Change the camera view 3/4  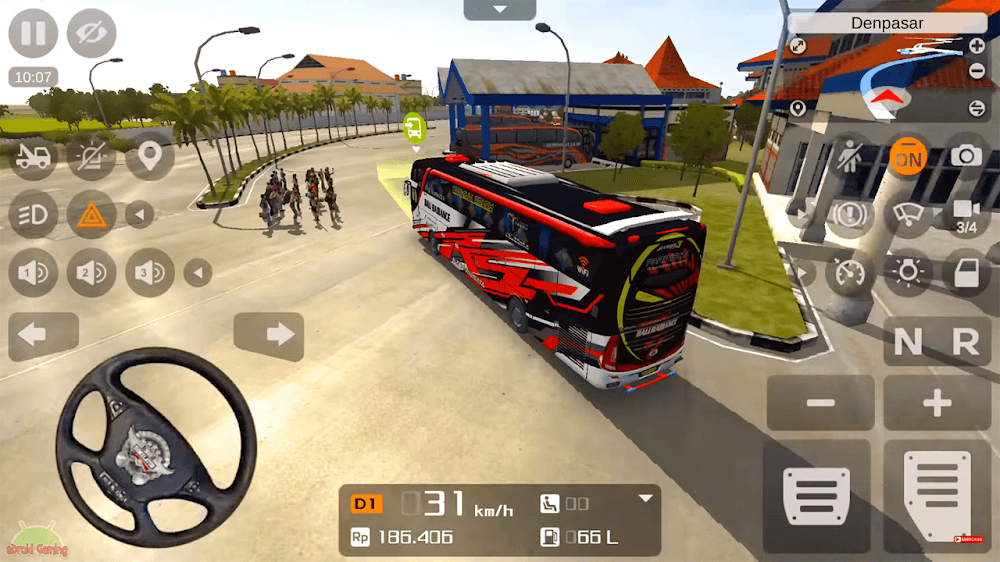pyautogui.click(x=966, y=214)
